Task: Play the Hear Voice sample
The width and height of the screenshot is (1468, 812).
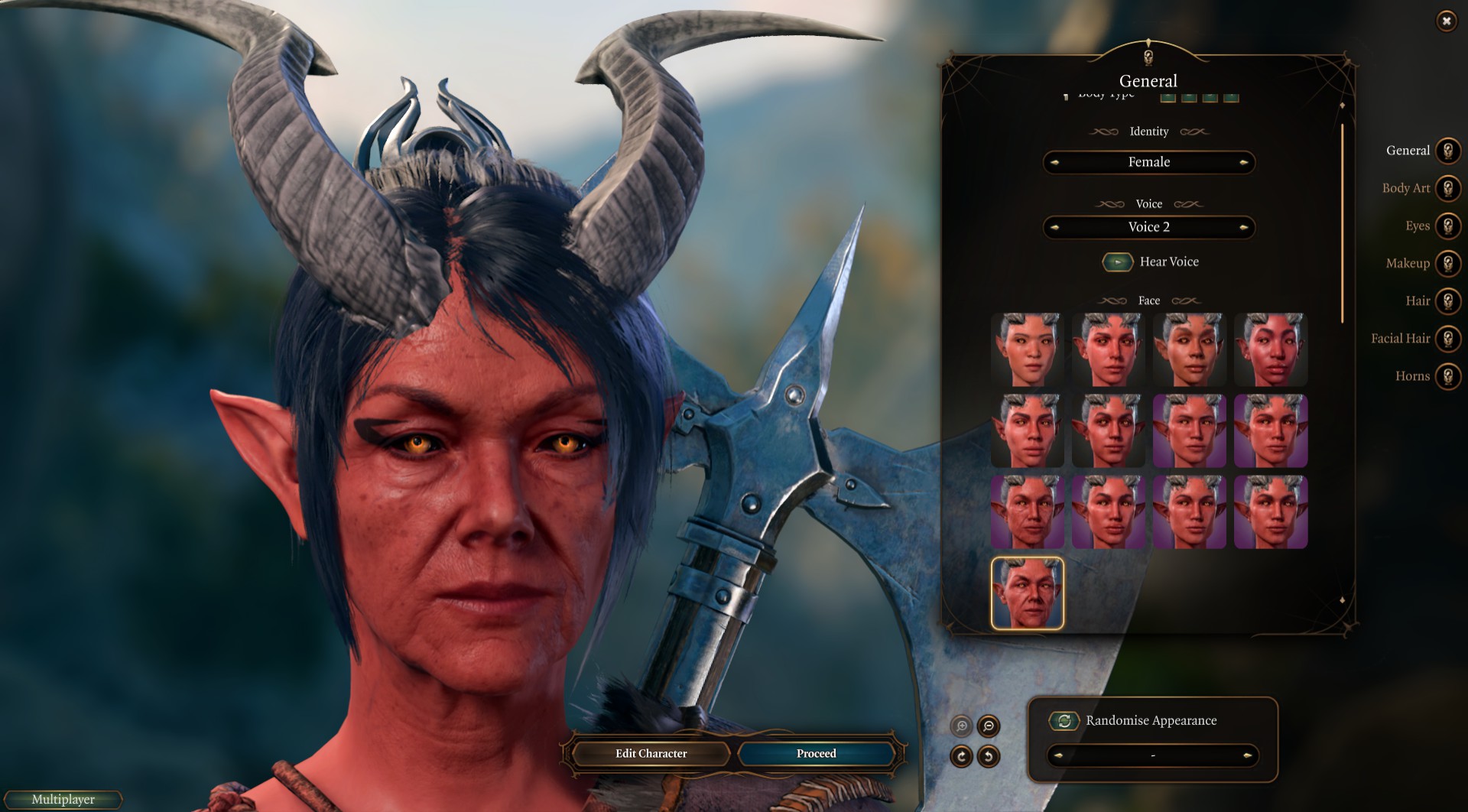Action: tap(1117, 262)
